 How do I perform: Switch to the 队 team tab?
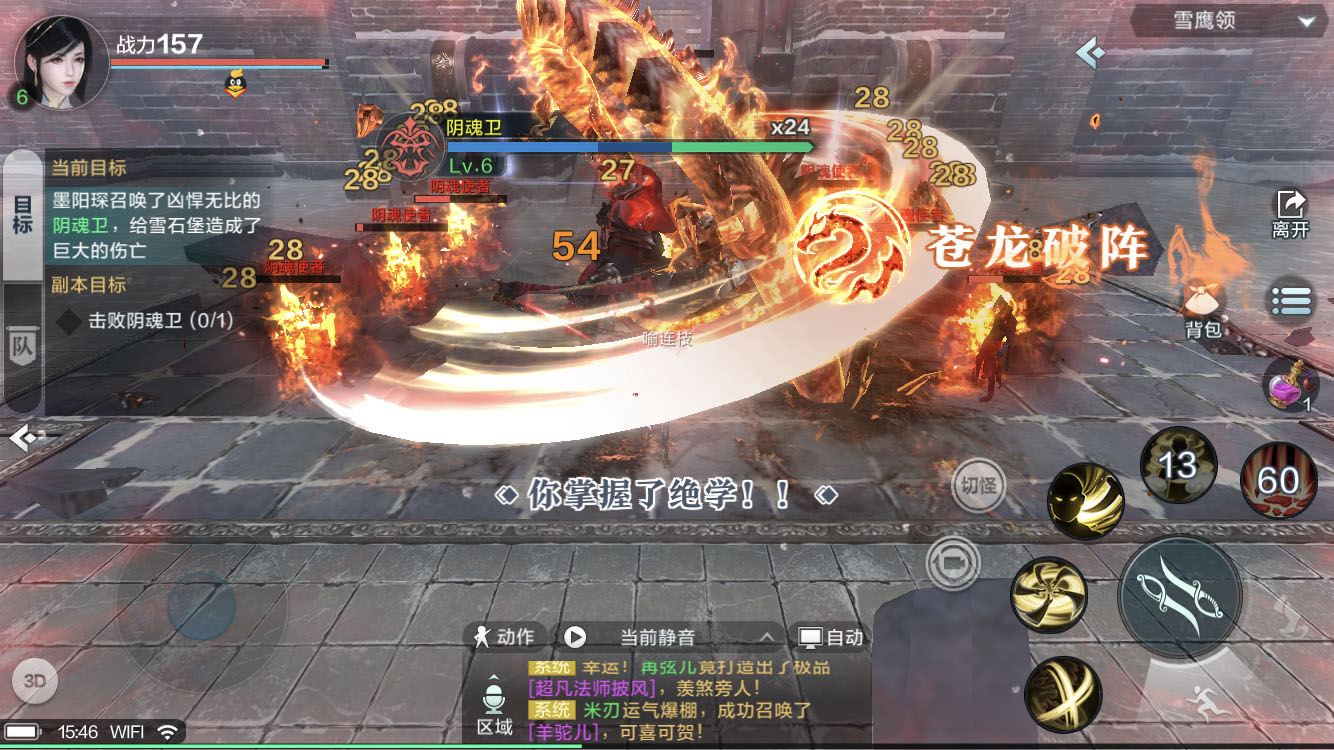coord(22,346)
